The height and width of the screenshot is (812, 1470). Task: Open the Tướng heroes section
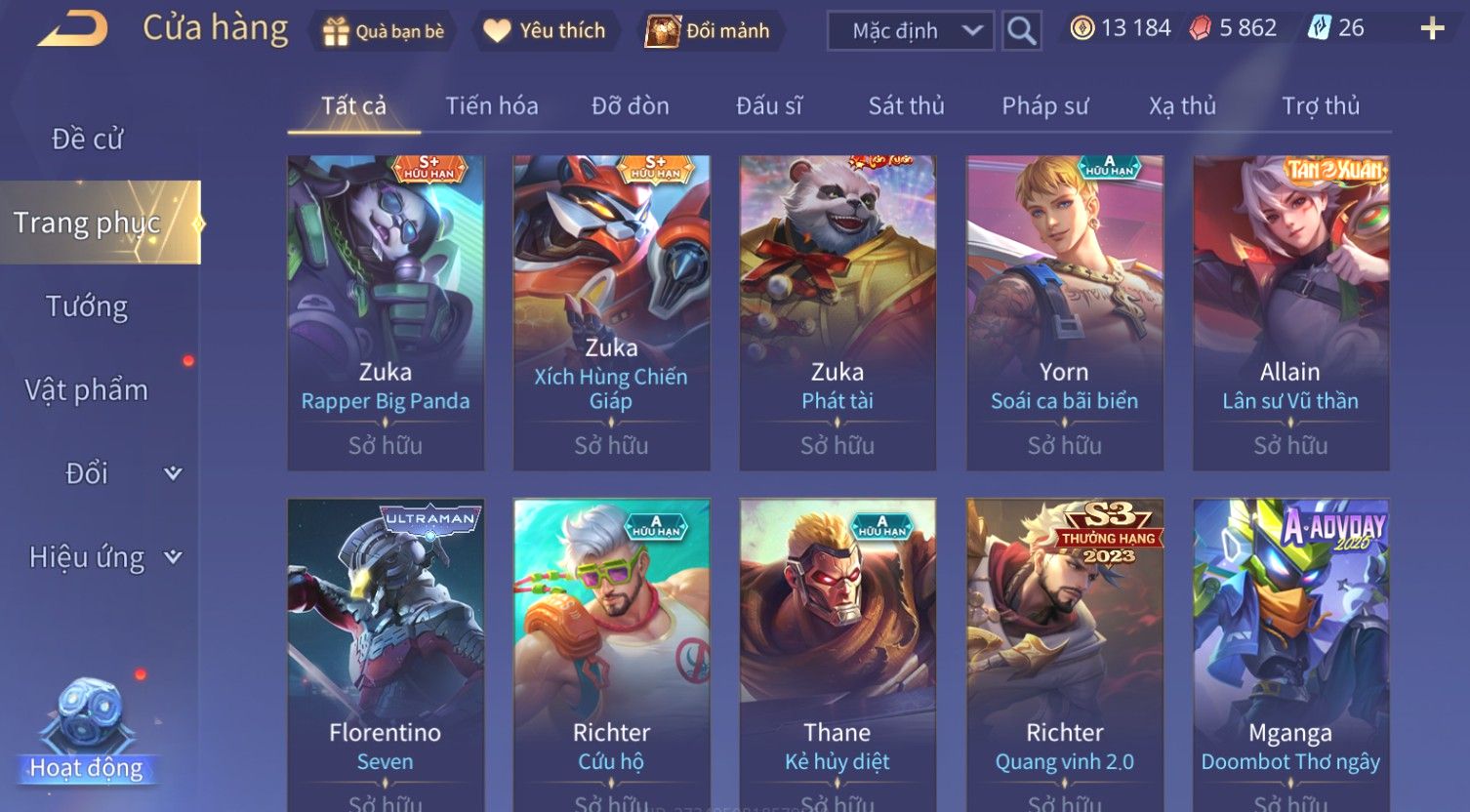point(88,306)
